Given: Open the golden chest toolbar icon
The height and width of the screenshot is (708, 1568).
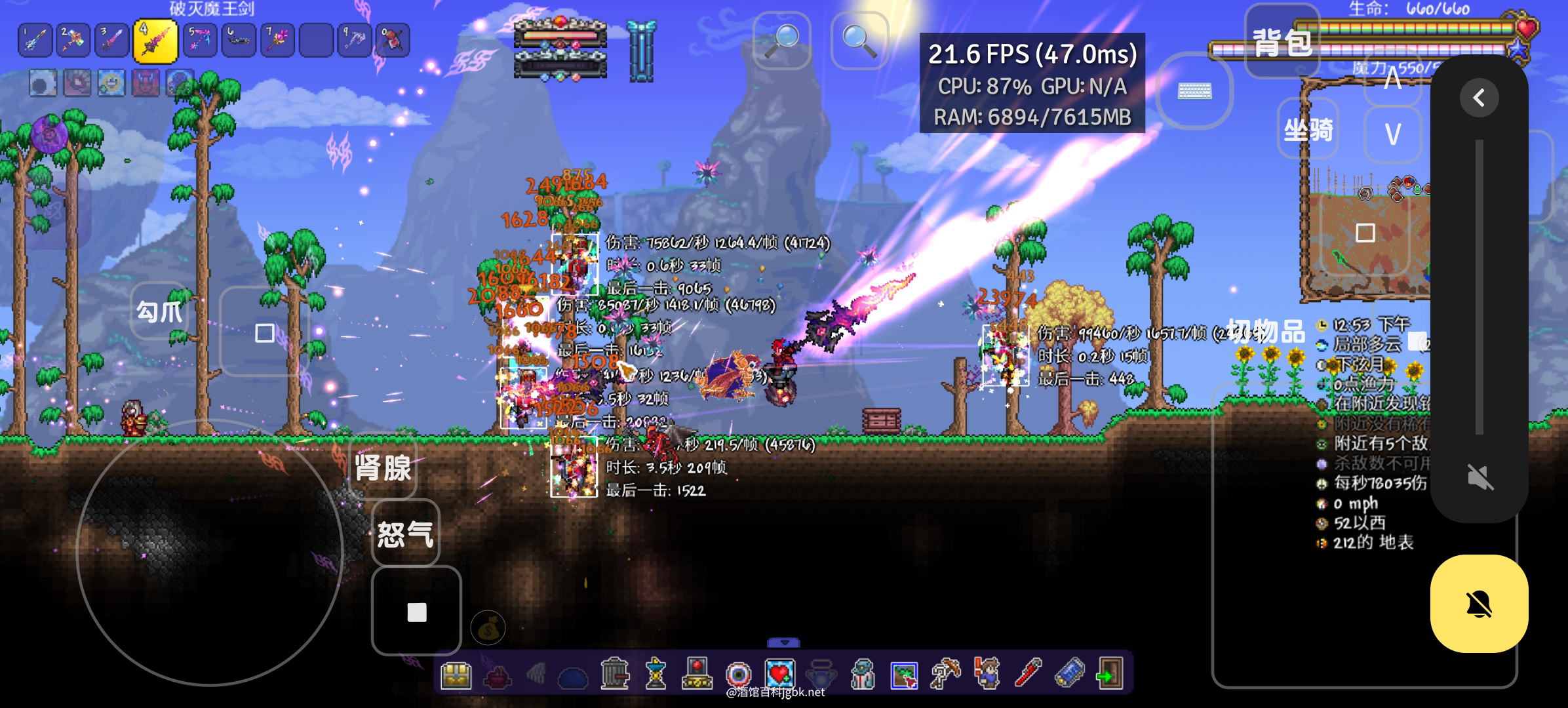Looking at the screenshot, I should click(x=456, y=674).
